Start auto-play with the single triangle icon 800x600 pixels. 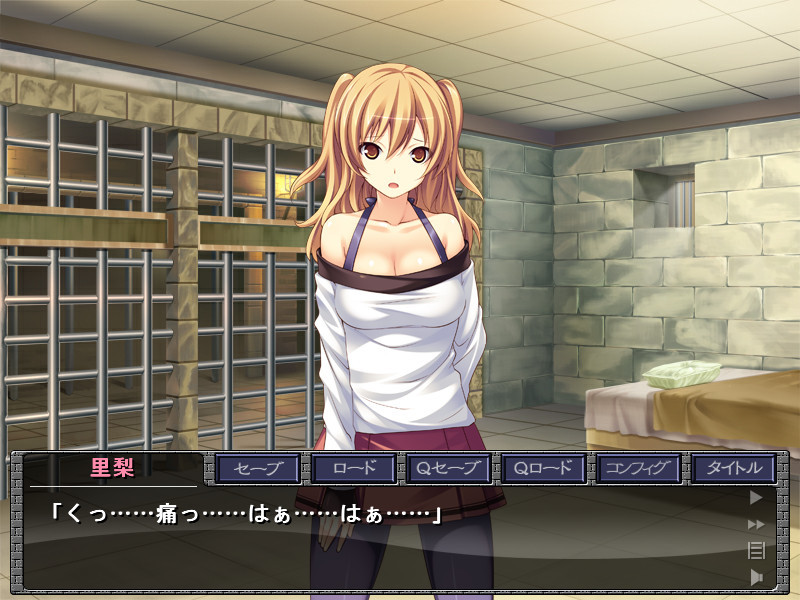pyautogui.click(x=757, y=497)
